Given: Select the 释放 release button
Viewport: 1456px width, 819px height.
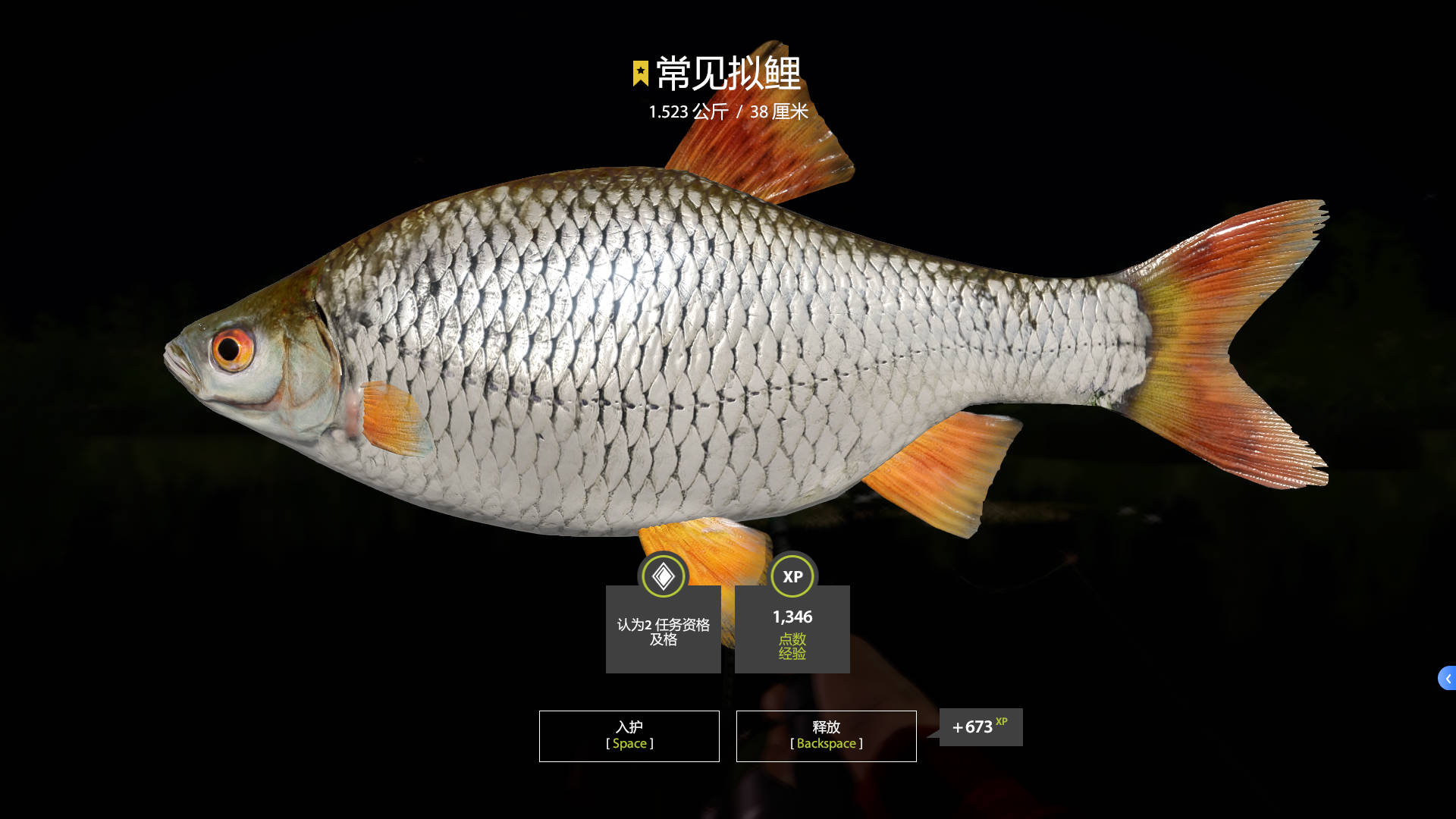Looking at the screenshot, I should pos(826,736).
